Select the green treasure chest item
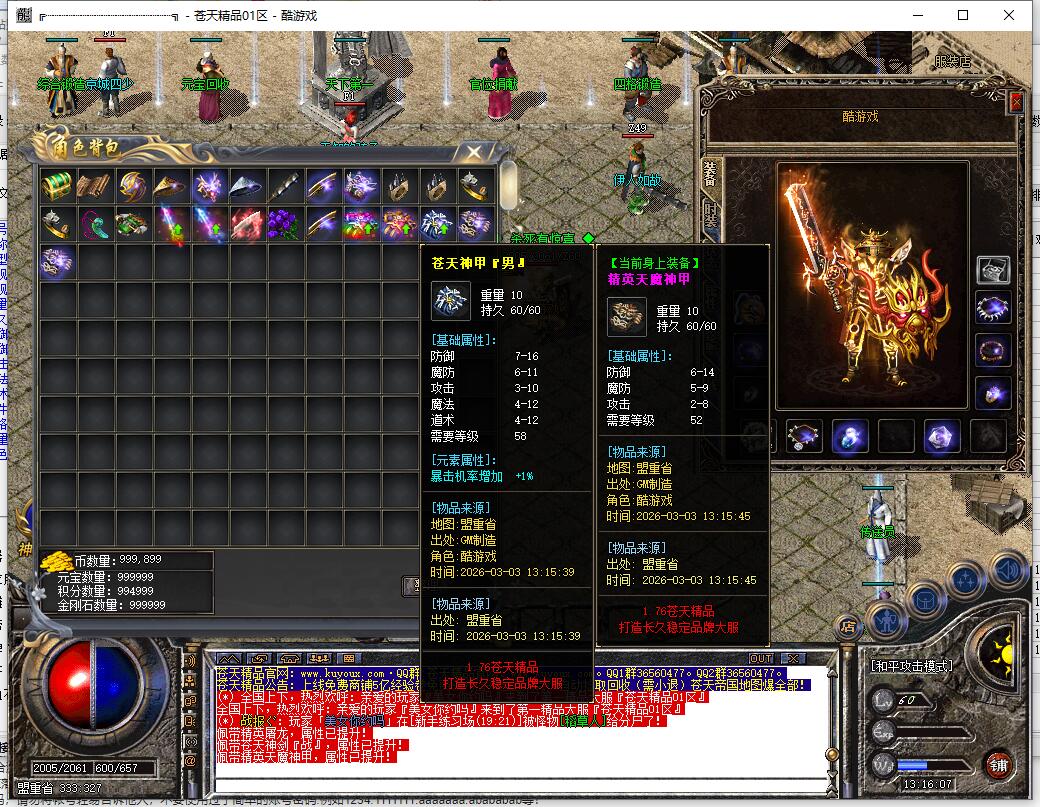1040x807 pixels. tap(57, 185)
